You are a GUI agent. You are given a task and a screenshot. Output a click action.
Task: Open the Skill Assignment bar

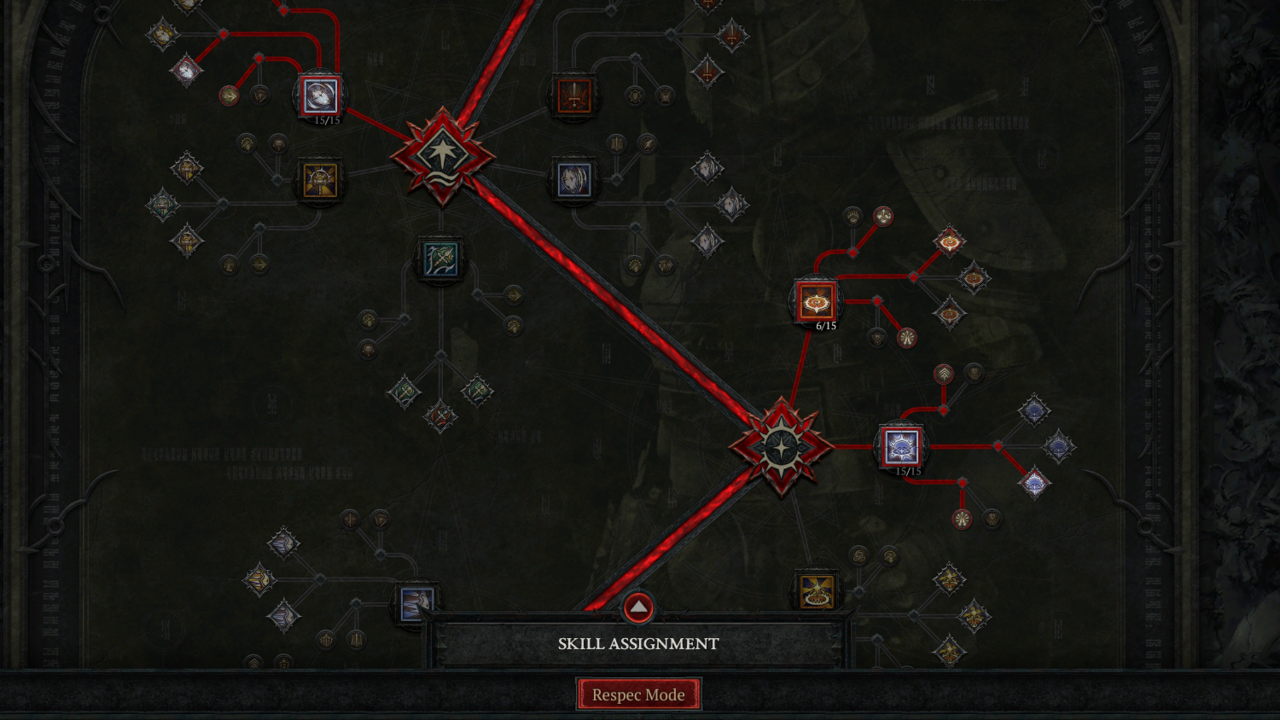point(639,643)
